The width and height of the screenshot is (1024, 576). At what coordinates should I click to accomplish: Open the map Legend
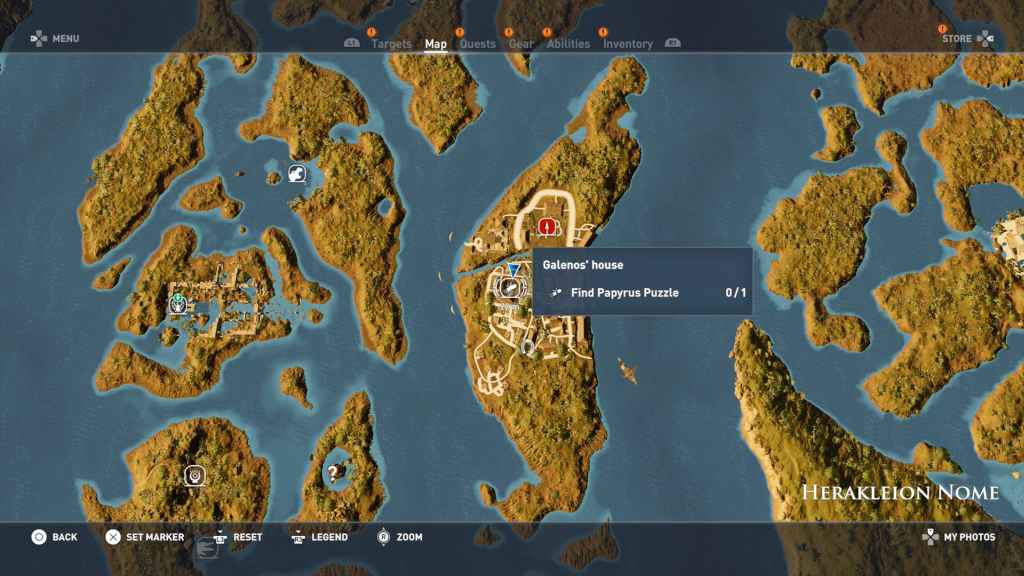click(x=319, y=537)
